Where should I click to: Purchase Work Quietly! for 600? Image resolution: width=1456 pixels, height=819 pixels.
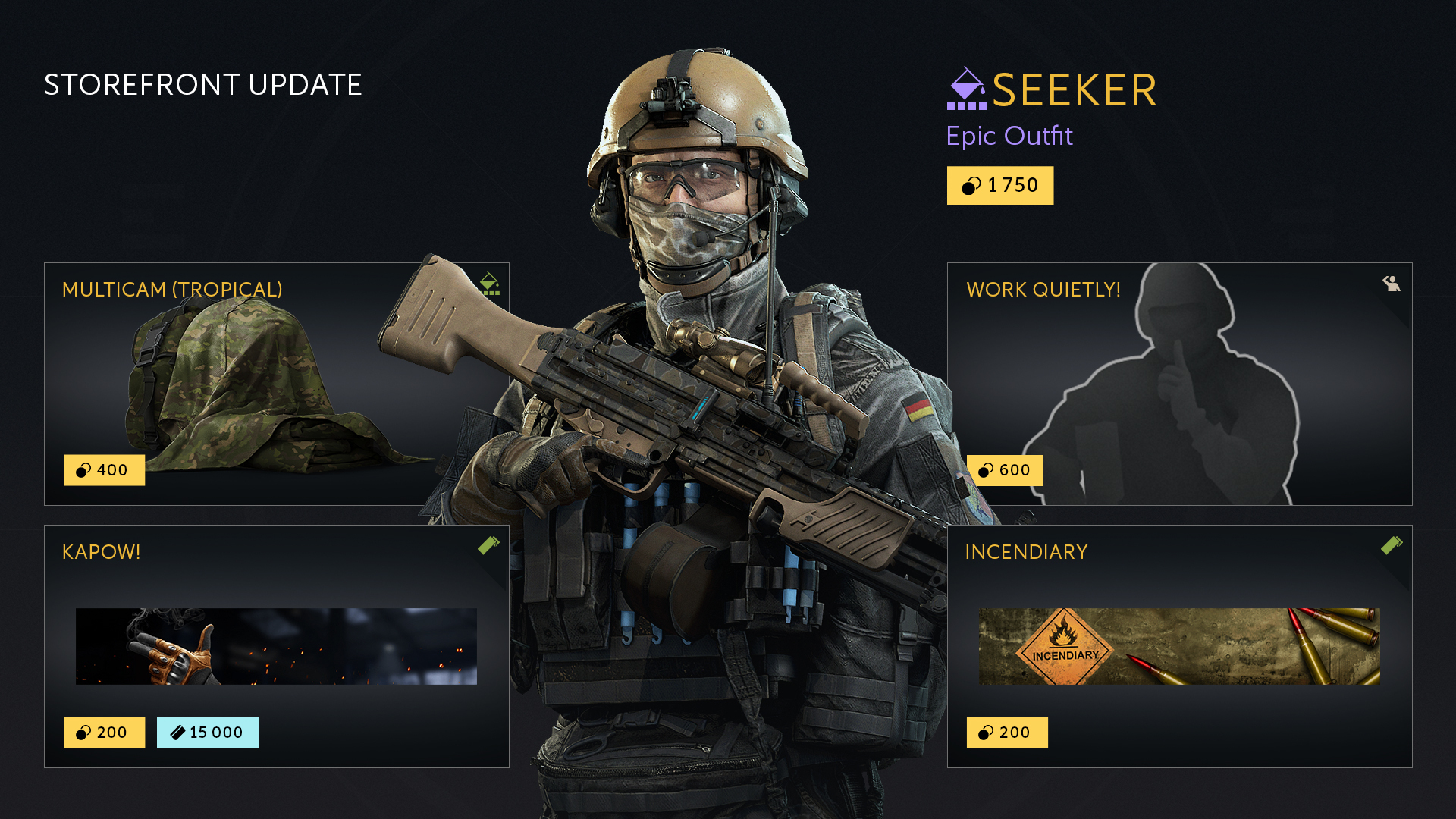pyautogui.click(x=1005, y=470)
